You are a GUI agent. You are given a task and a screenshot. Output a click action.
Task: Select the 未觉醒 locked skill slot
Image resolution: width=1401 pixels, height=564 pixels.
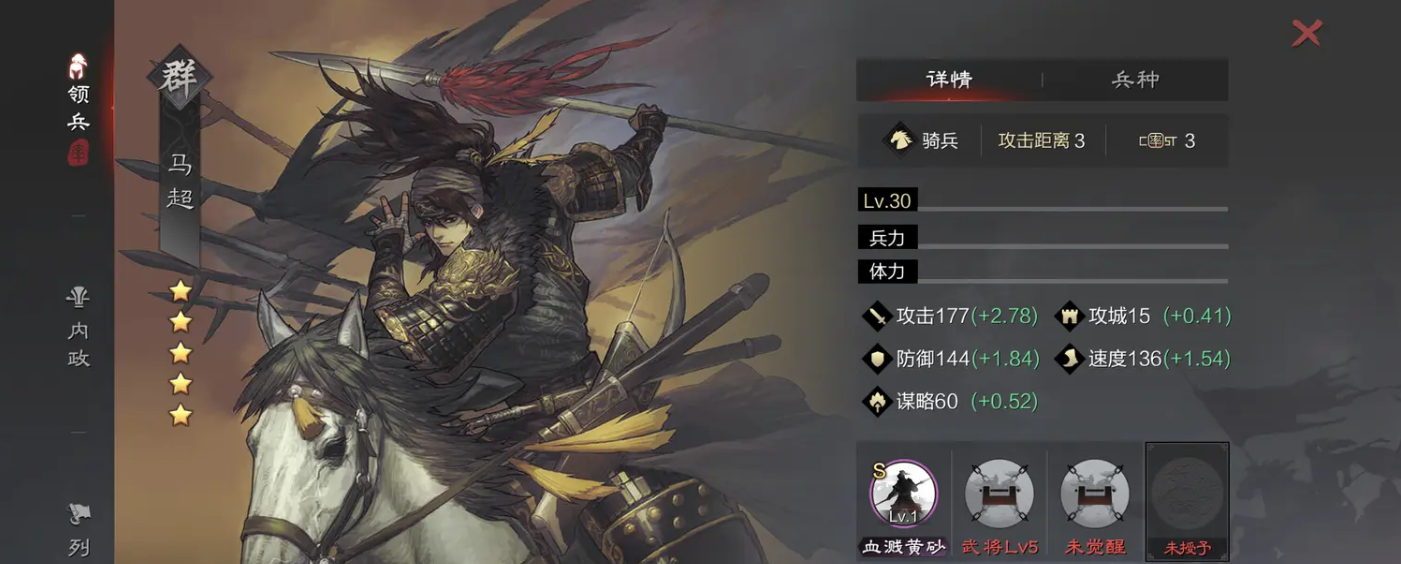coord(1094,498)
